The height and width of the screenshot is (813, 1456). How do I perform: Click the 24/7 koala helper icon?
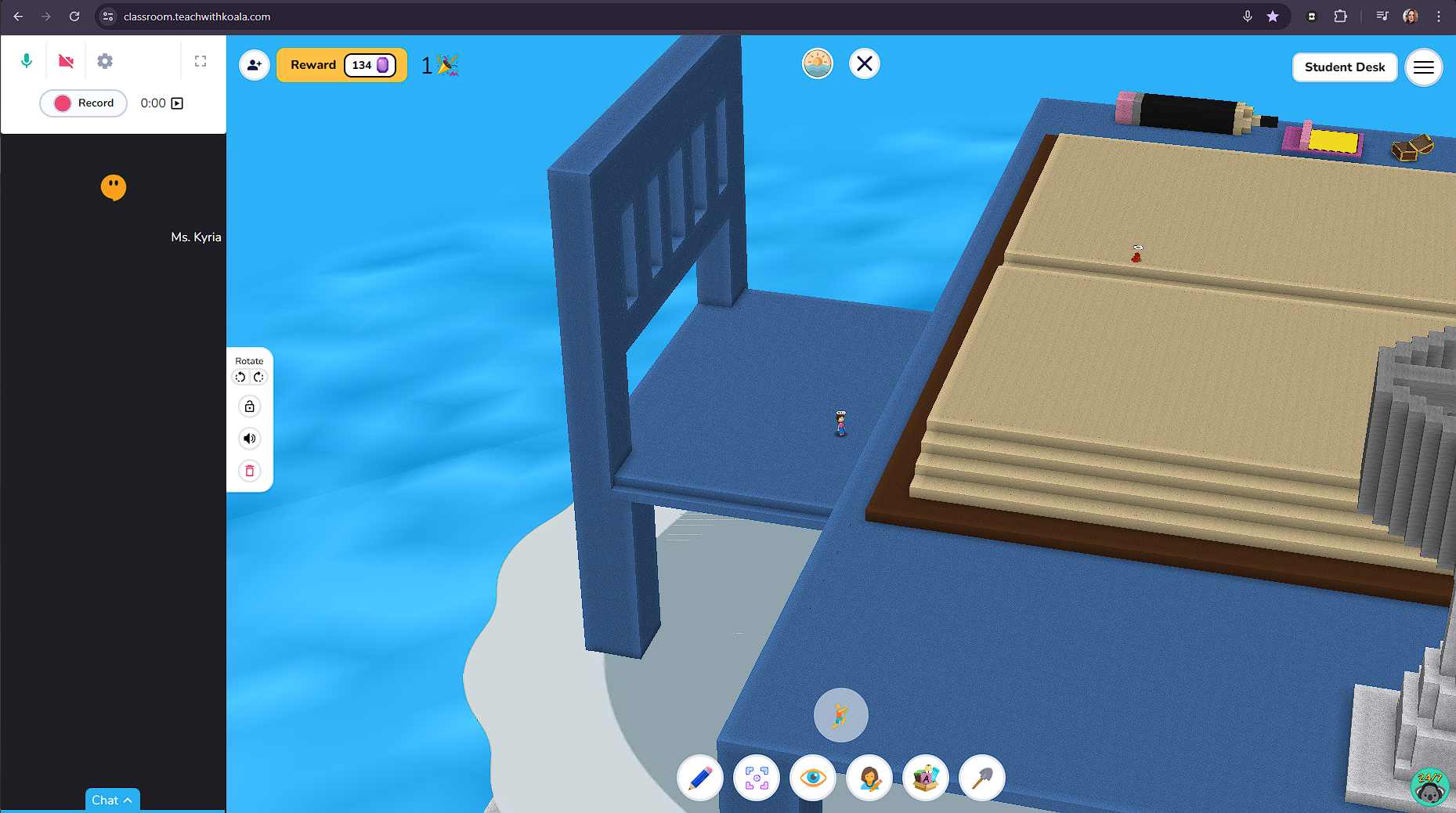point(1430,786)
